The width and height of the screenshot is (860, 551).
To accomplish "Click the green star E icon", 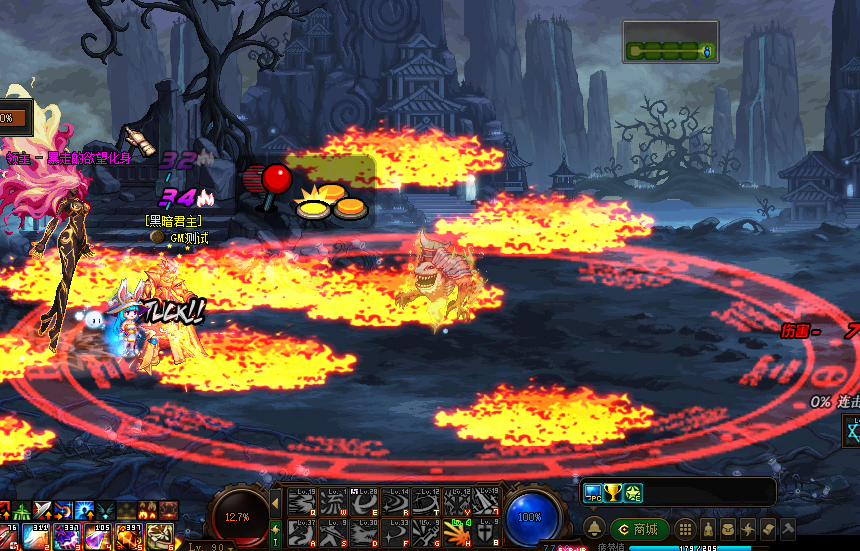I will [634, 492].
